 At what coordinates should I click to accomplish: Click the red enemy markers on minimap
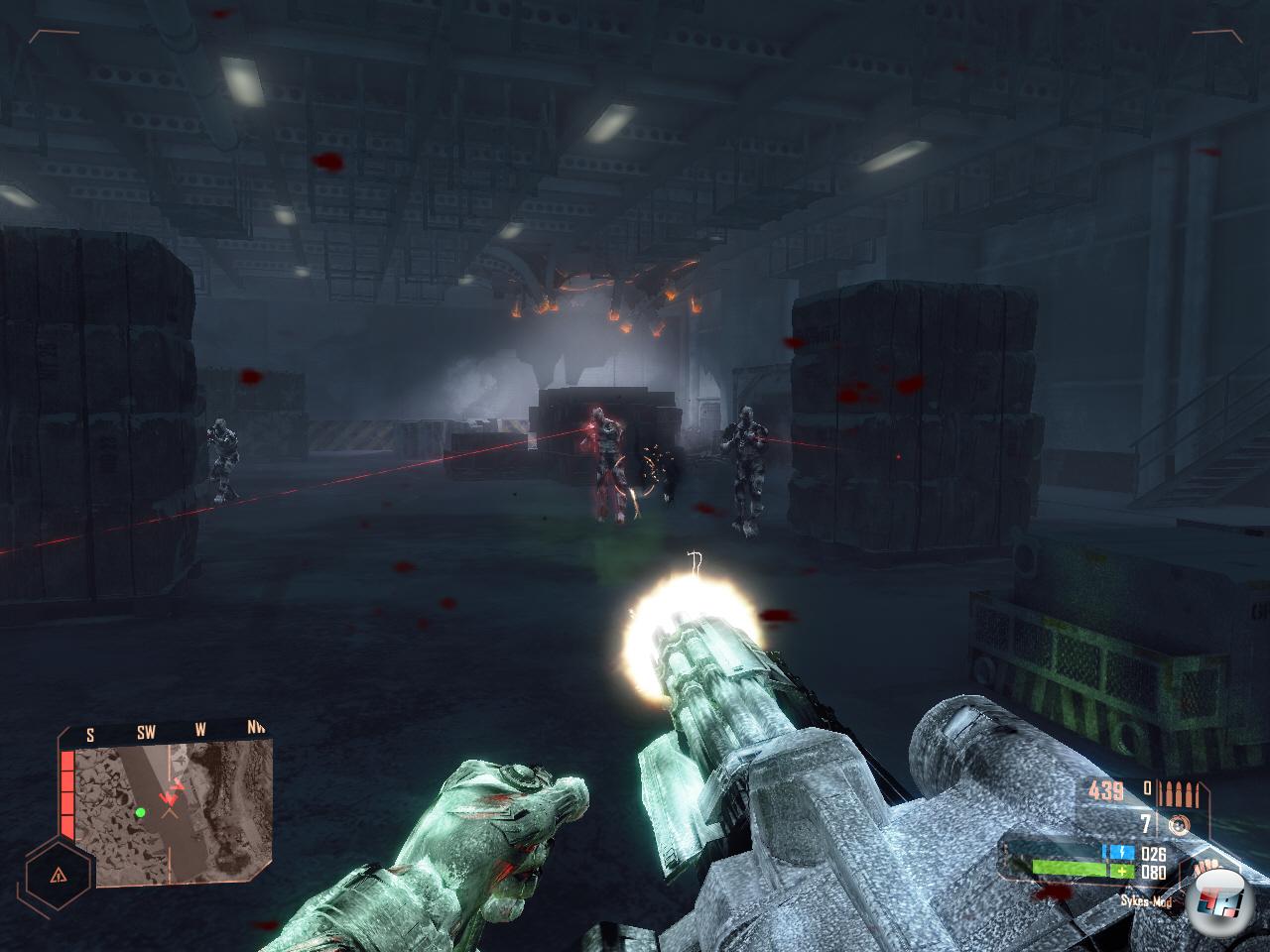point(173,791)
